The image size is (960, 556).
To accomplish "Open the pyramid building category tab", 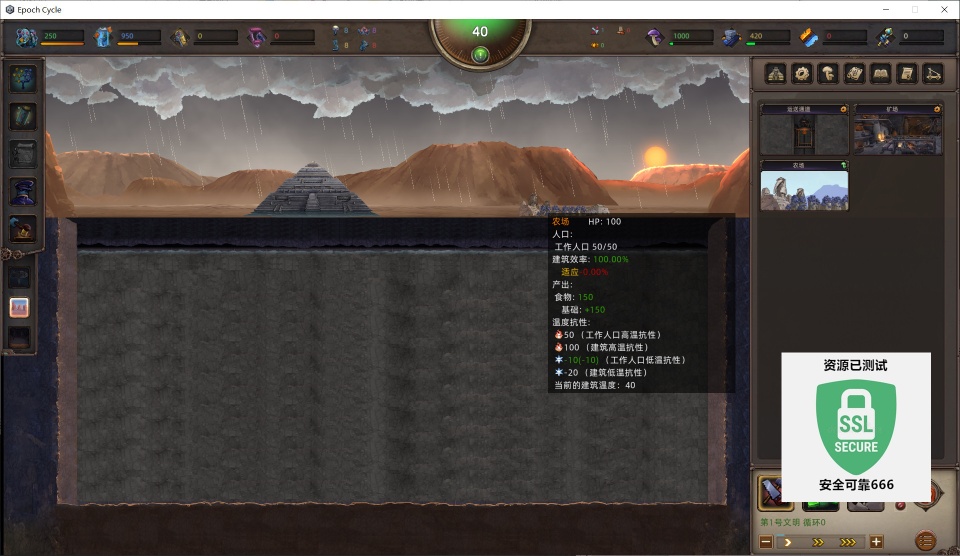I will [776, 73].
